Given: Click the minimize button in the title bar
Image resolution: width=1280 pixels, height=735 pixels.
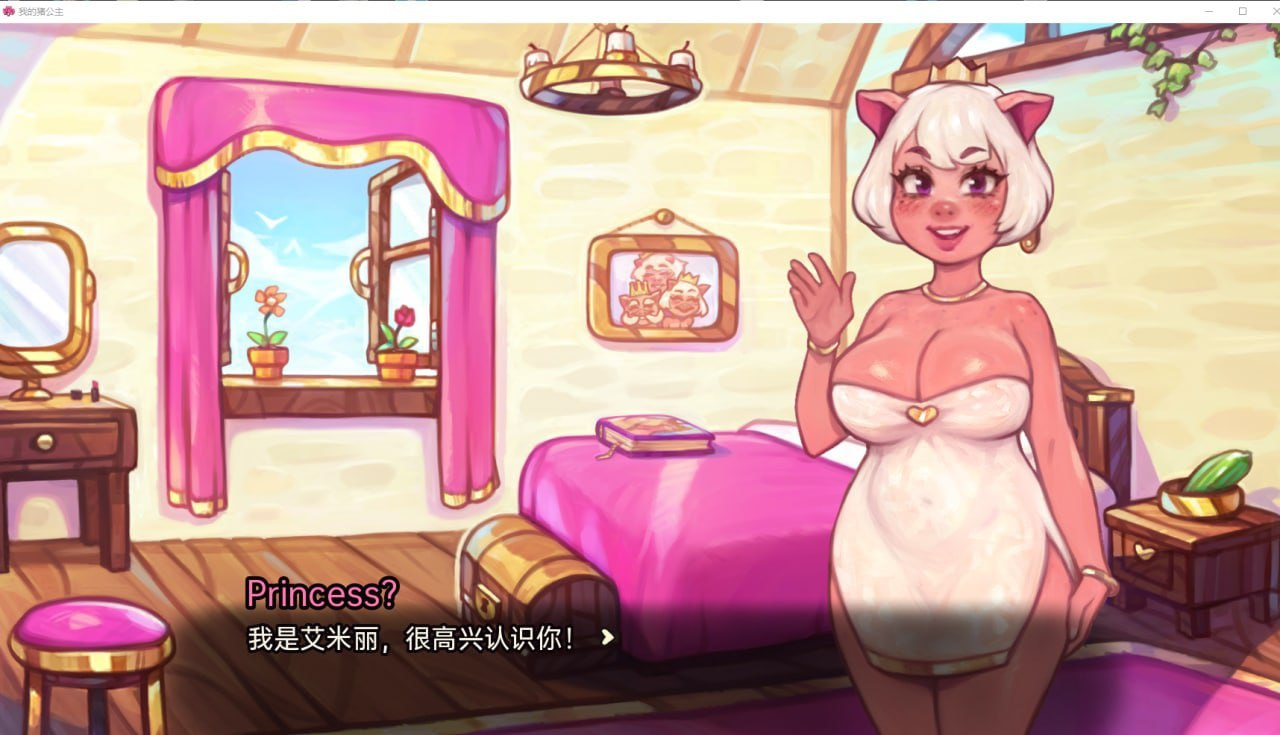Looking at the screenshot, I should pos(1206,10).
